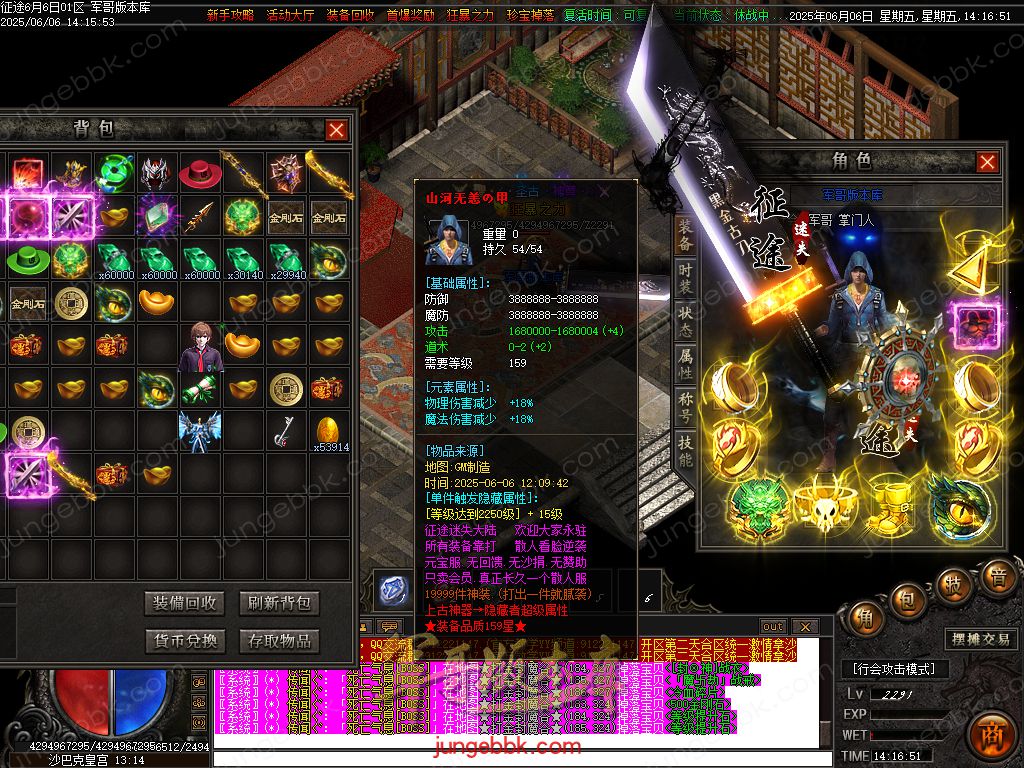Refresh the bag with 刷新背包
This screenshot has height=768, width=1024.
[x=280, y=603]
